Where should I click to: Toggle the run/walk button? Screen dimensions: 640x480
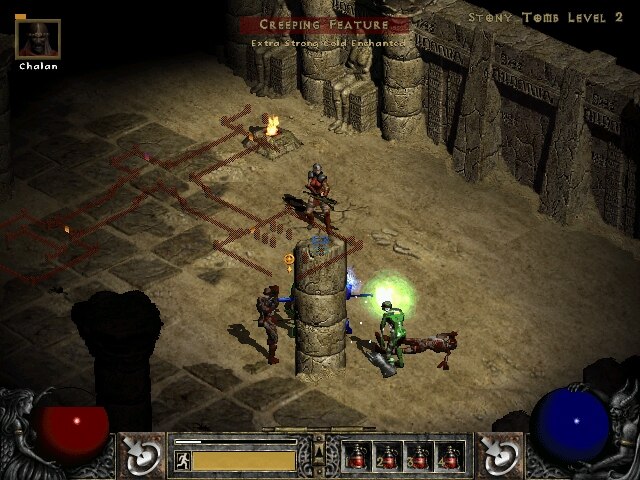click(182, 461)
